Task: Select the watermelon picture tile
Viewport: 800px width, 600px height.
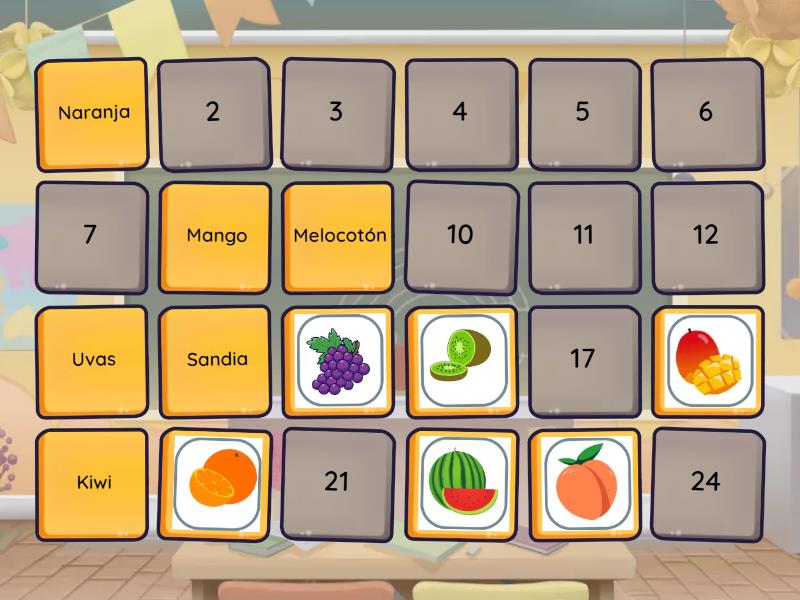Action: [461, 484]
